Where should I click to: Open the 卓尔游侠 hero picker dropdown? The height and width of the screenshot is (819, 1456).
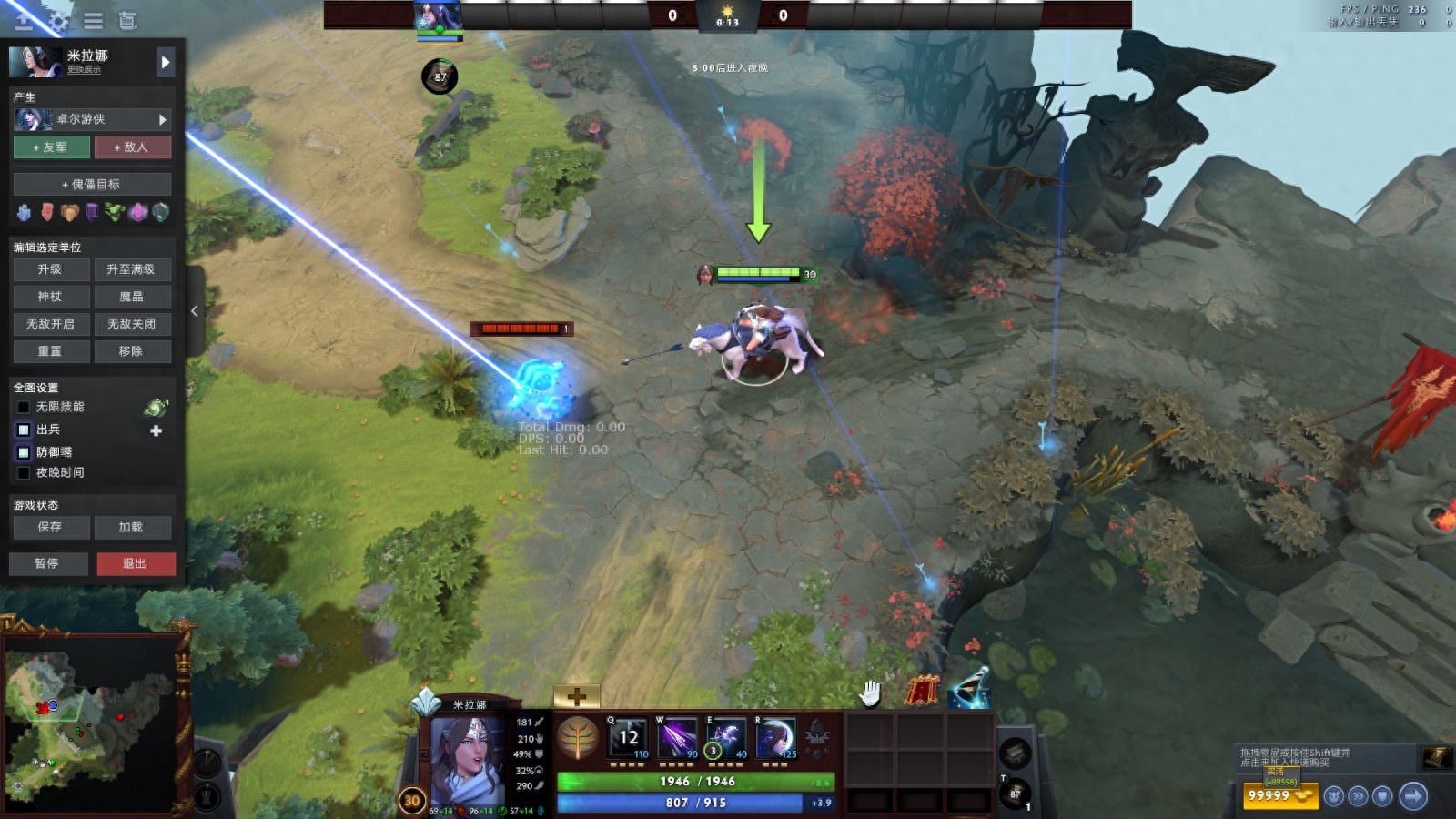(x=92, y=119)
